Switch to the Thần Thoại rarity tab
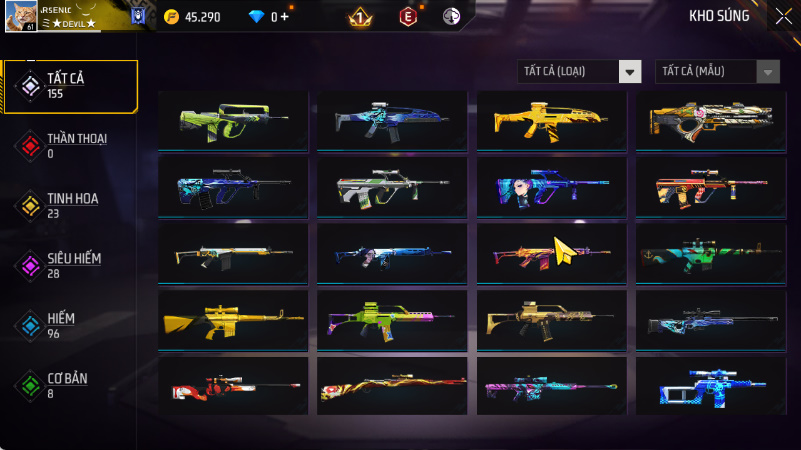The height and width of the screenshot is (450, 801). 70,145
